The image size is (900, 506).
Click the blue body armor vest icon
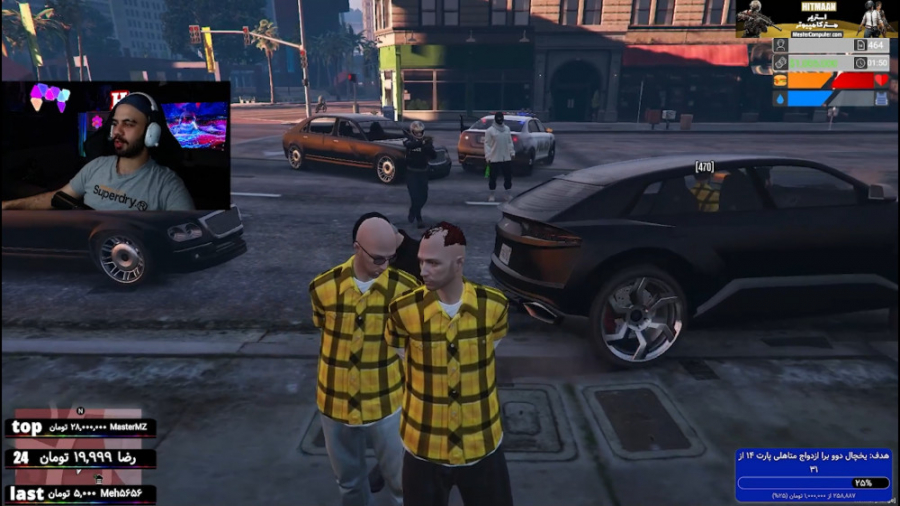tap(882, 98)
